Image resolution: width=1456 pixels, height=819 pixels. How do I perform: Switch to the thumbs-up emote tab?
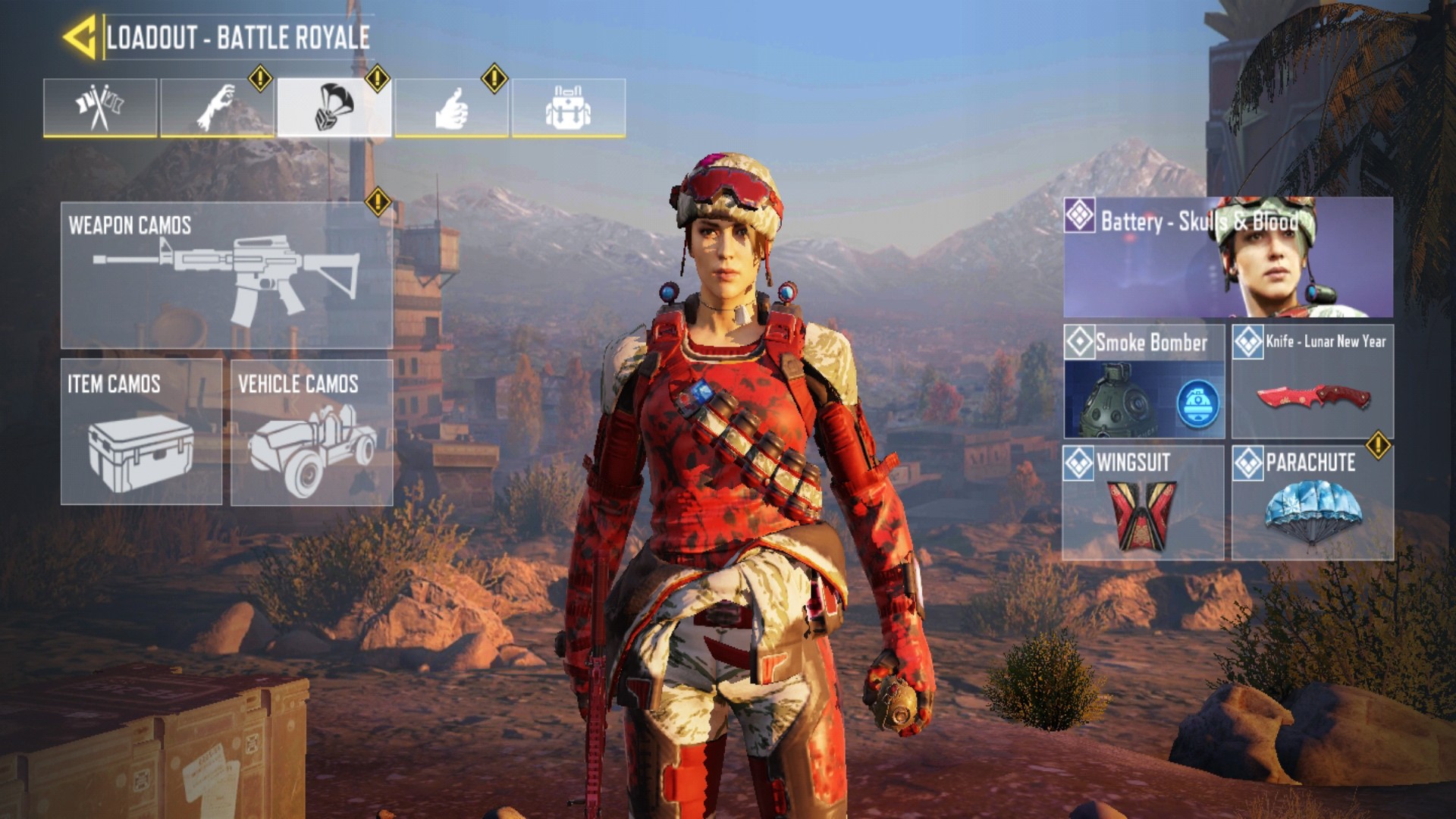(x=451, y=108)
